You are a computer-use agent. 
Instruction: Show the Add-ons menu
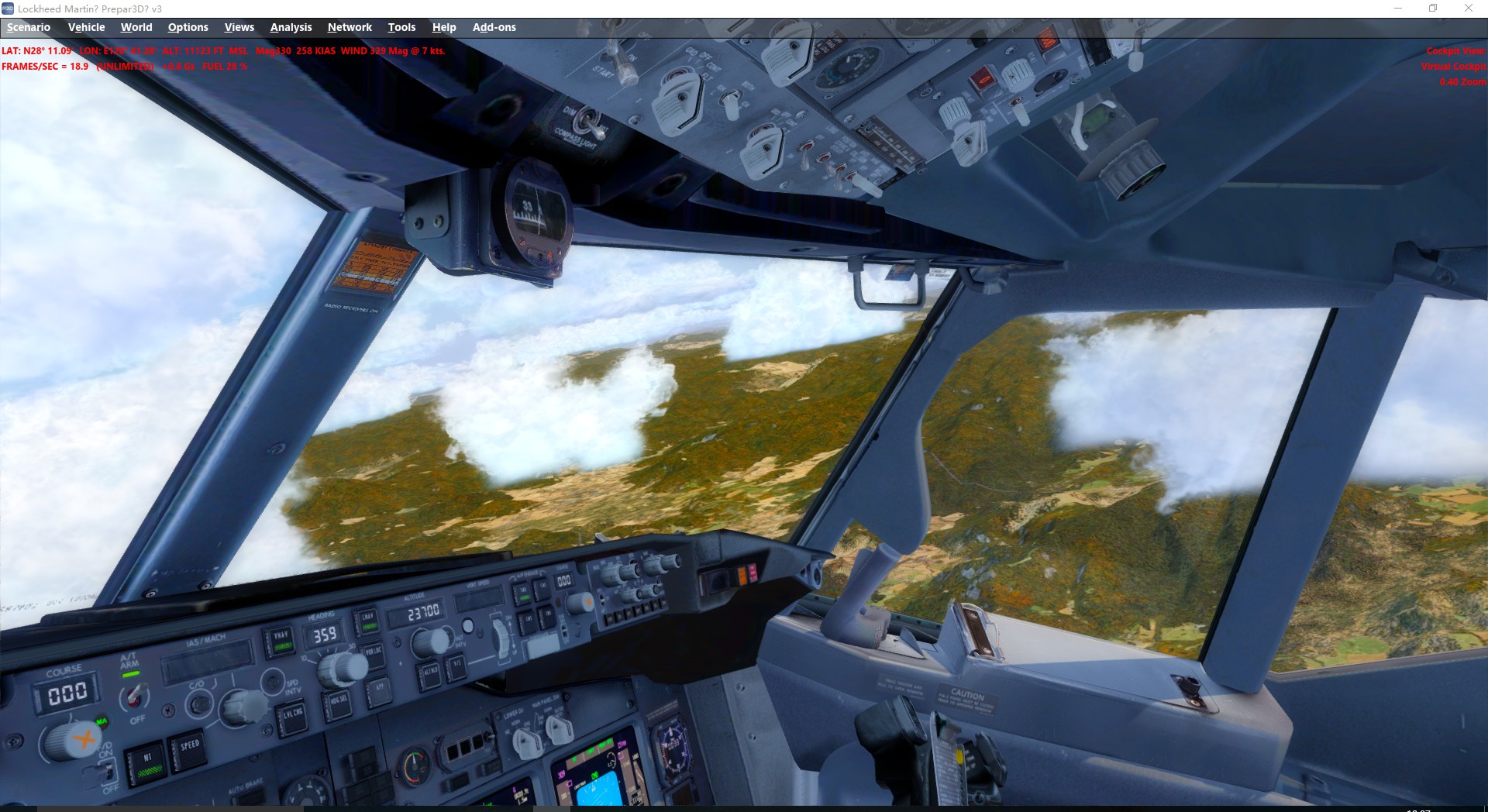(x=494, y=27)
